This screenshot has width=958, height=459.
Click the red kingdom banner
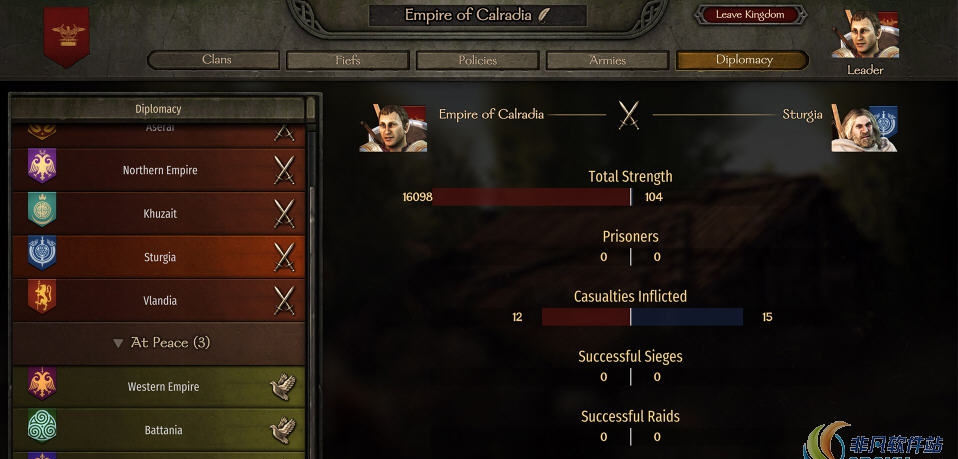point(67,37)
